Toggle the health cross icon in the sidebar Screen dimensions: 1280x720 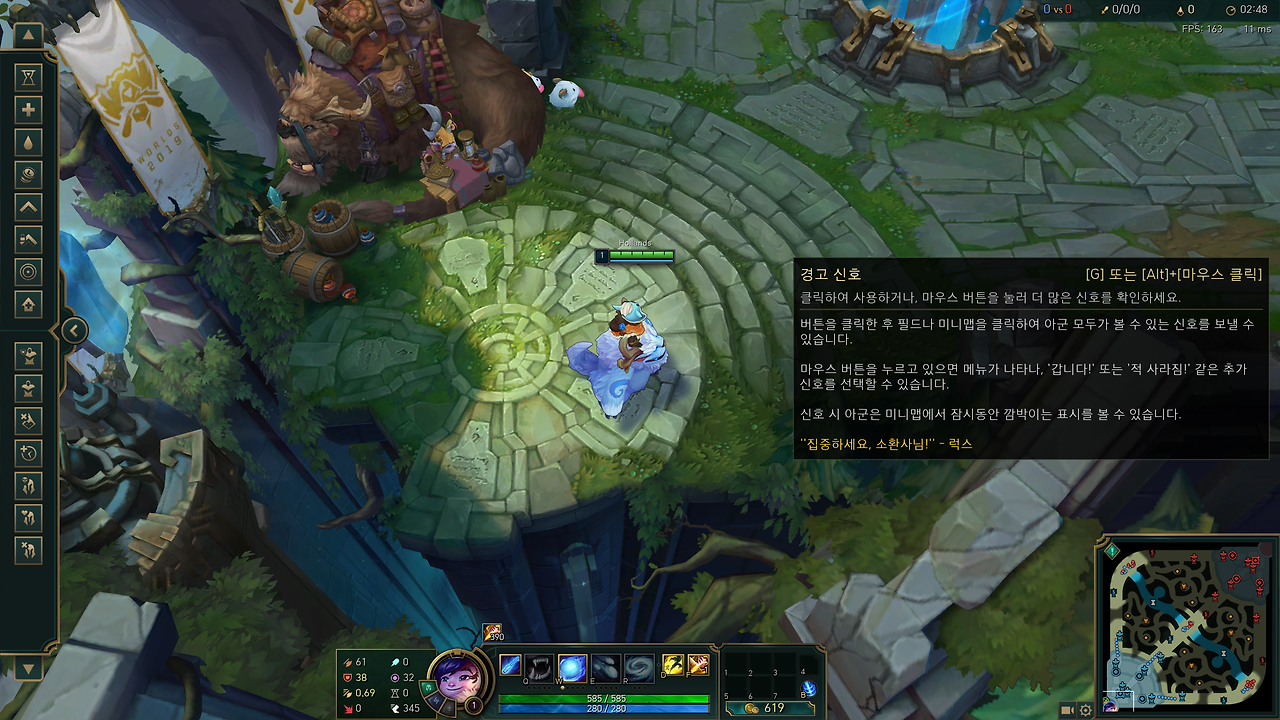pyautogui.click(x=28, y=108)
